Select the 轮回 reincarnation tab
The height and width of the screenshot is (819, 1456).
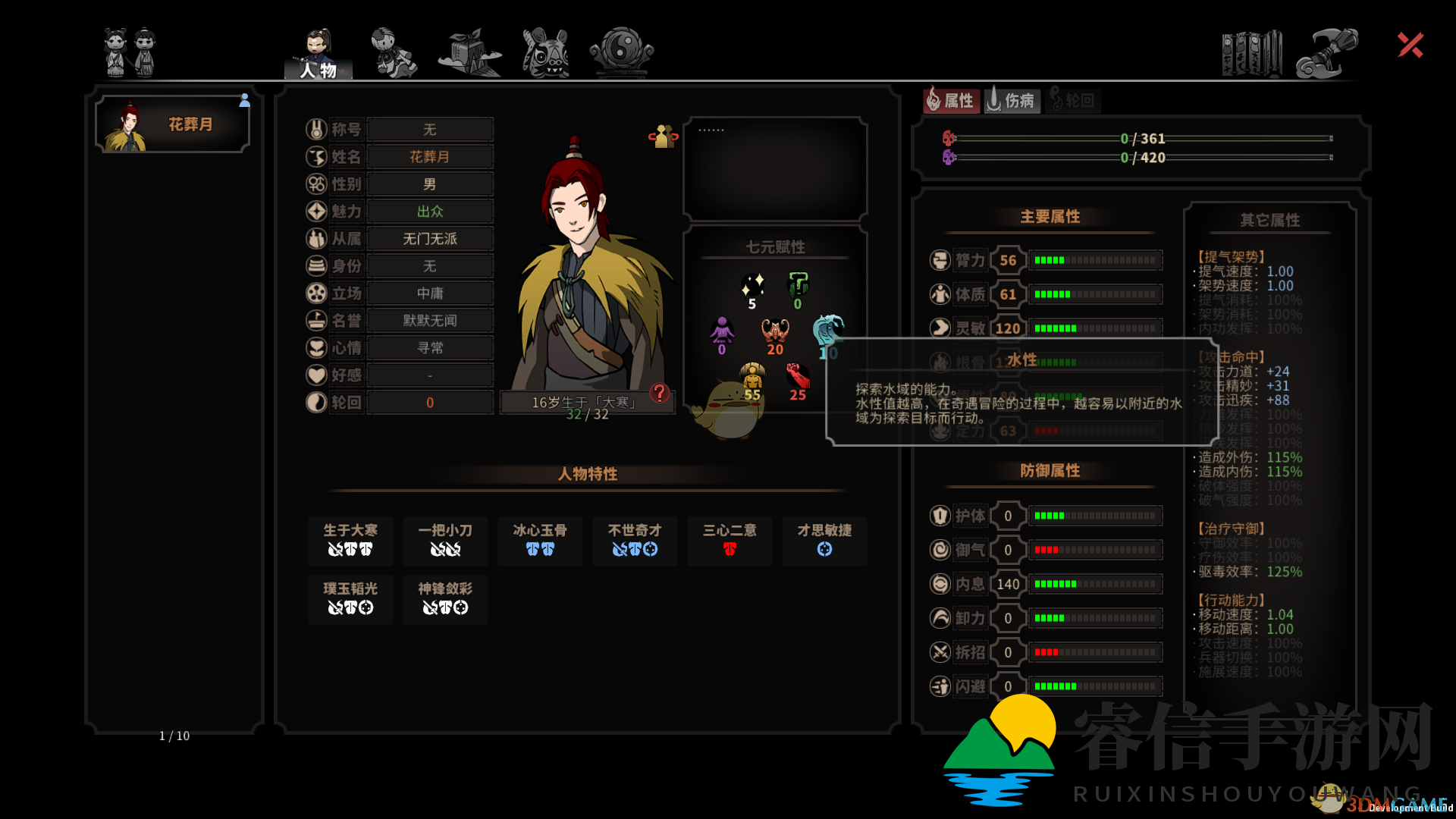coord(1072,100)
